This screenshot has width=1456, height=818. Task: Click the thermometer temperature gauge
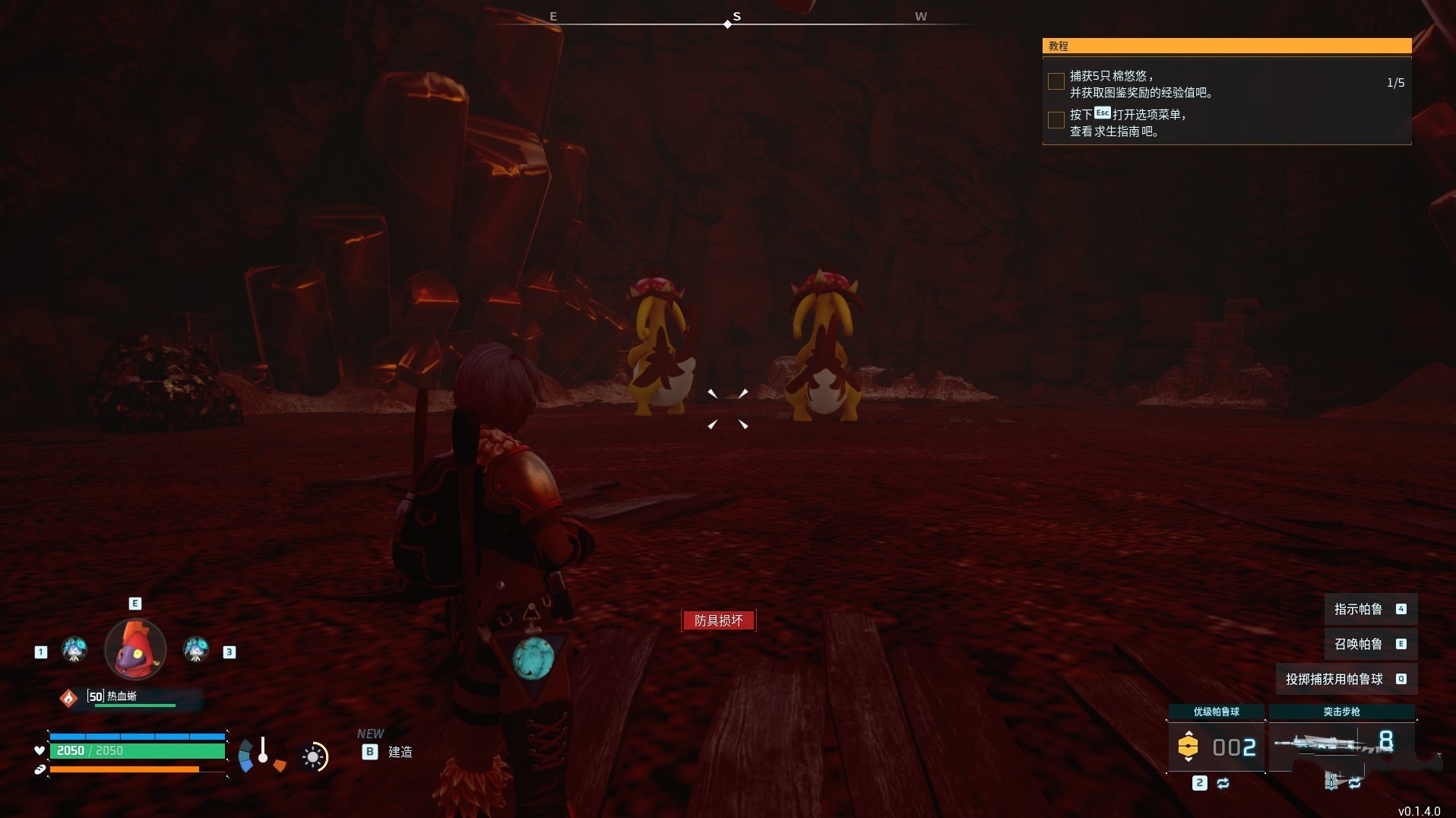click(263, 750)
